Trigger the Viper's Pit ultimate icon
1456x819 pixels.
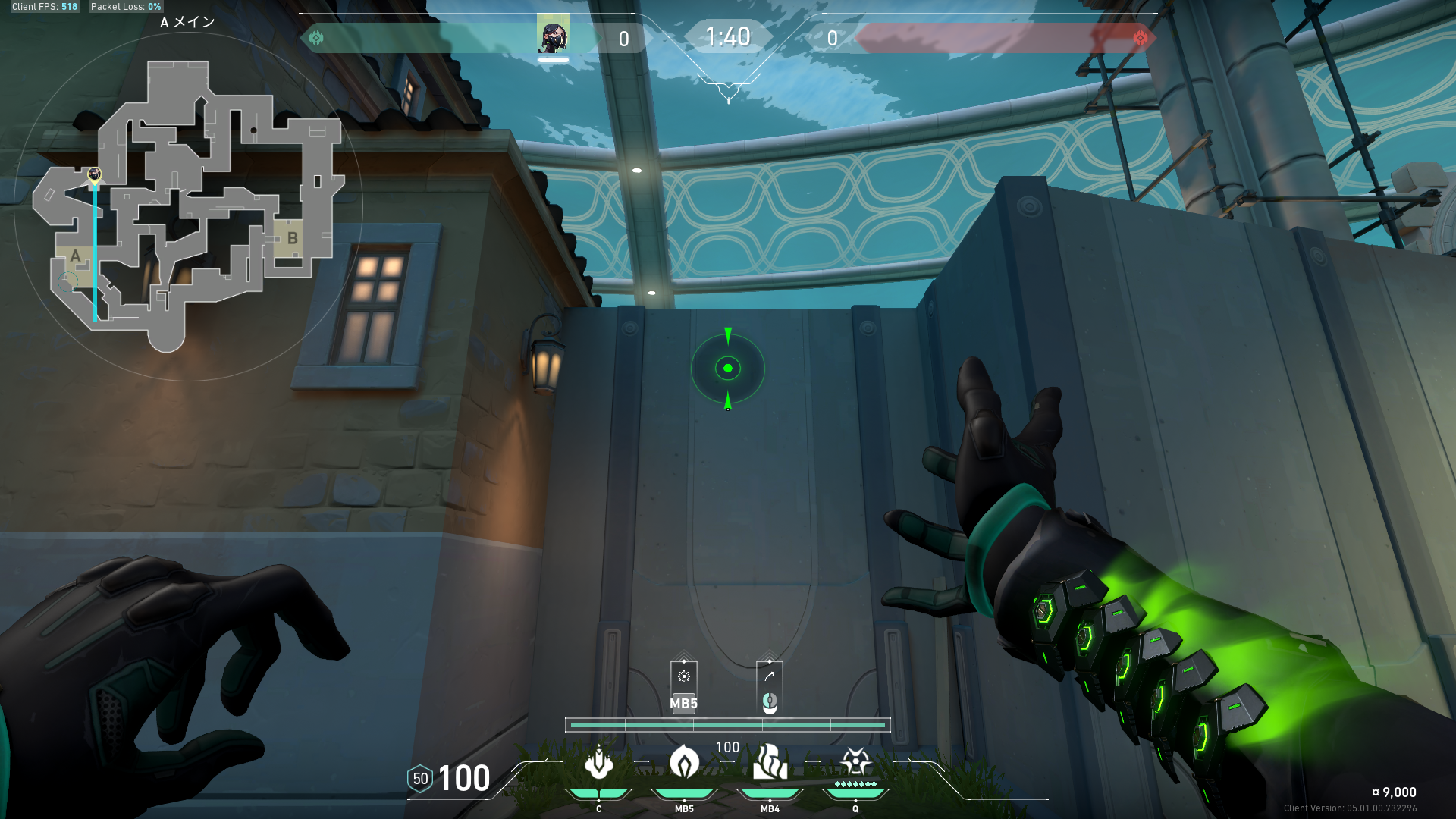(x=855, y=761)
